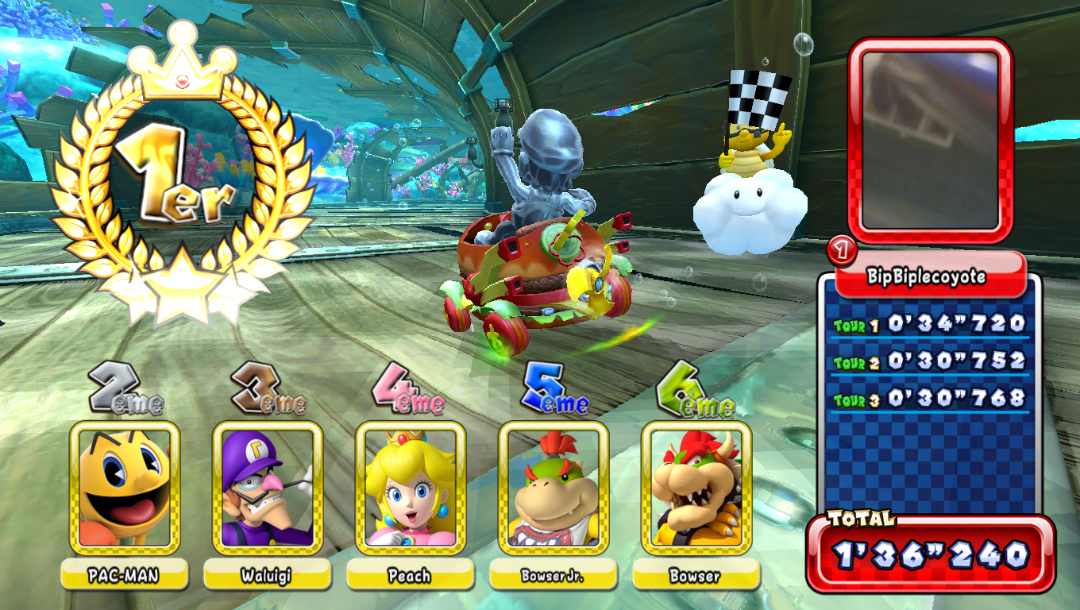Image resolution: width=1080 pixels, height=610 pixels.
Task: Choose Waluigi's third place portrait
Action: 268,488
